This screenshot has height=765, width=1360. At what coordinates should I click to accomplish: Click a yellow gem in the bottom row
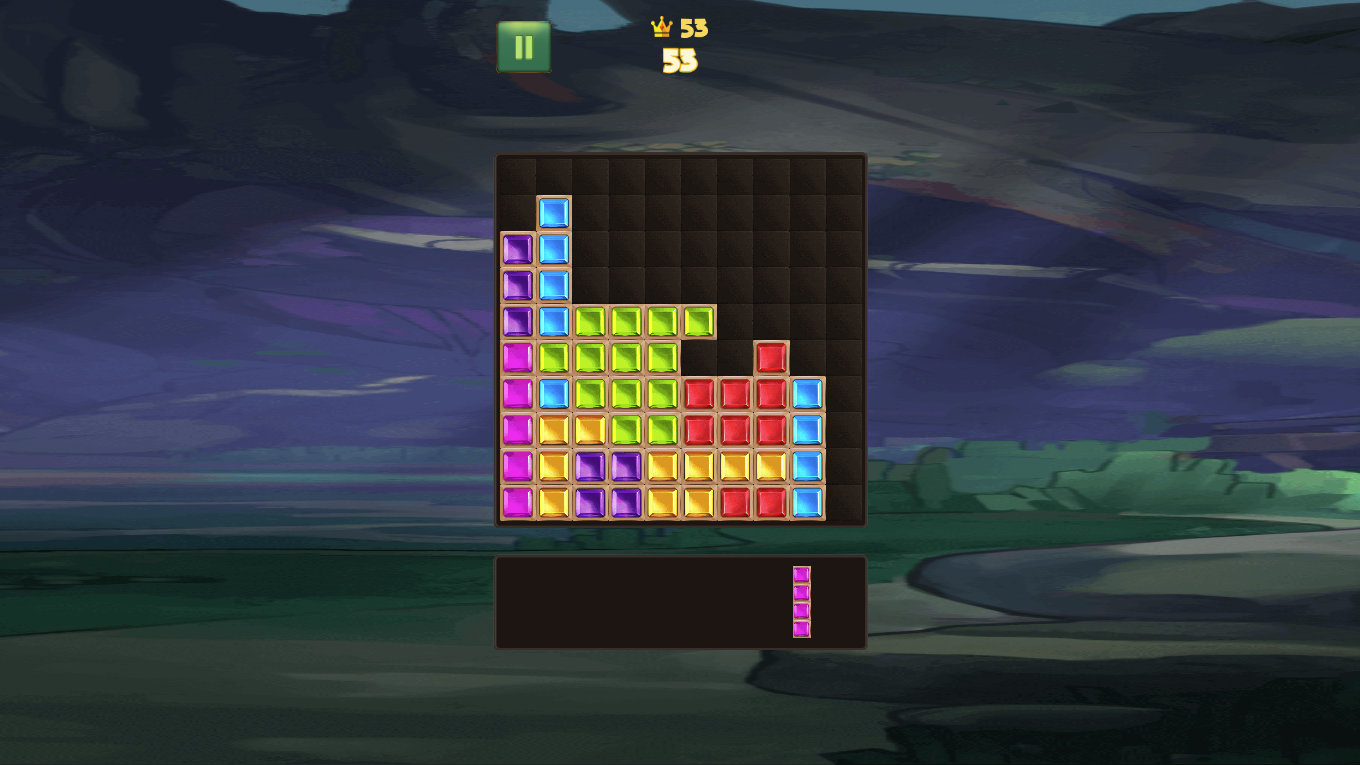[662, 502]
